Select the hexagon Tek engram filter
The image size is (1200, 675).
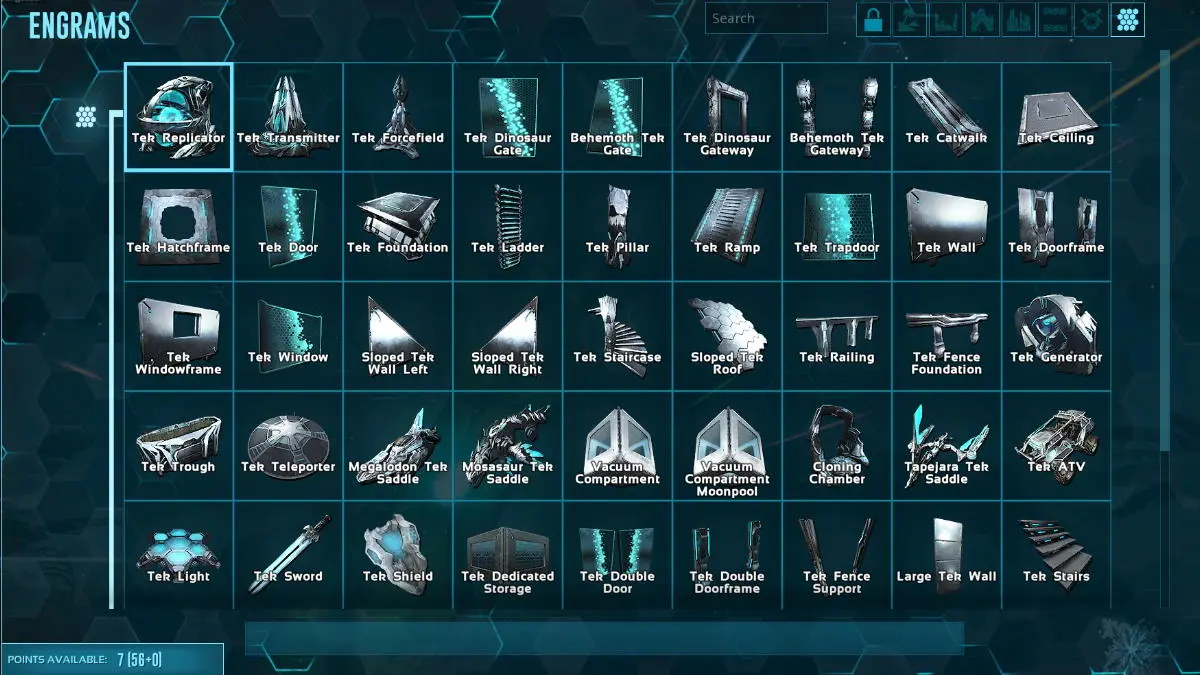(1128, 19)
